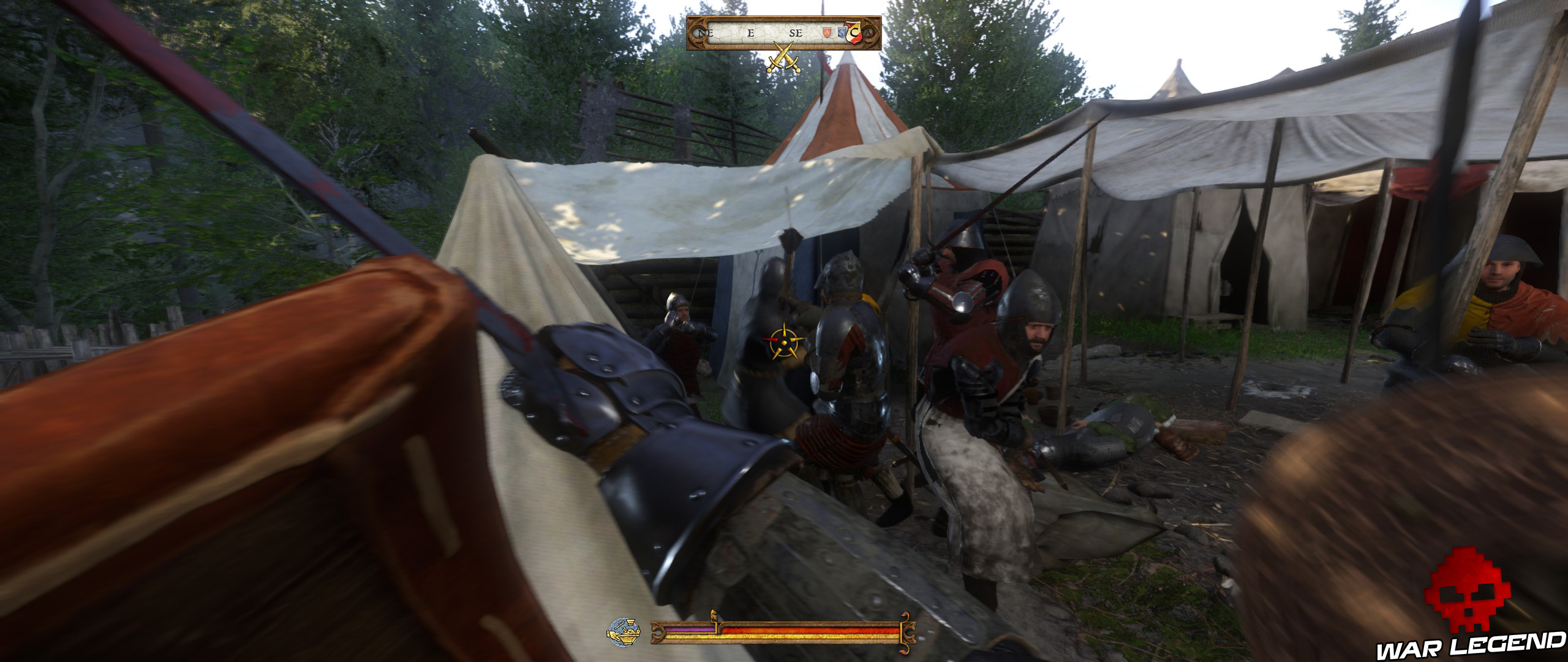Click the left ornamental end of the compass bar
This screenshot has width=1568, height=662.
(698, 34)
